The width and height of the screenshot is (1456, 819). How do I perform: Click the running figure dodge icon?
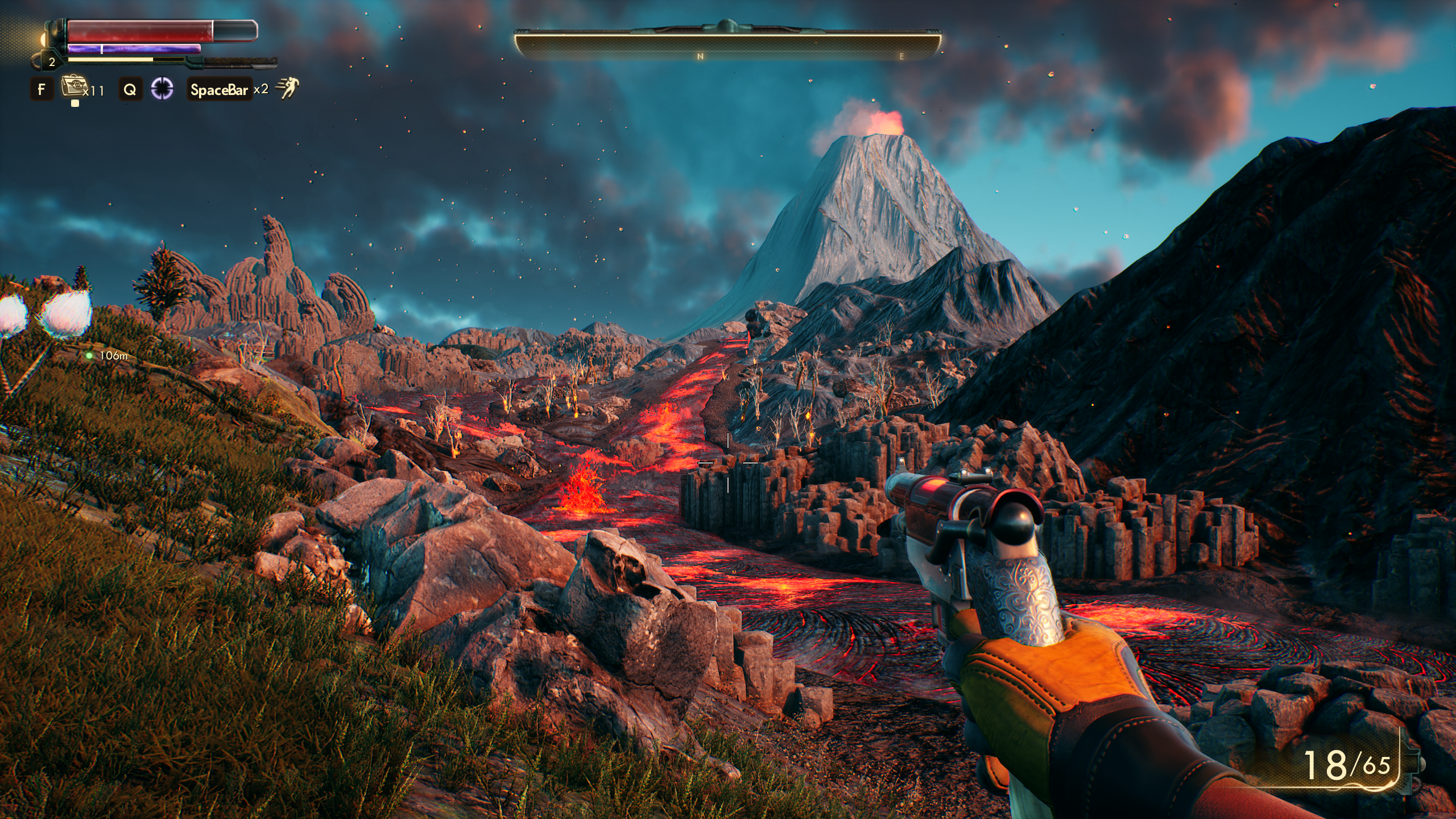[288, 89]
